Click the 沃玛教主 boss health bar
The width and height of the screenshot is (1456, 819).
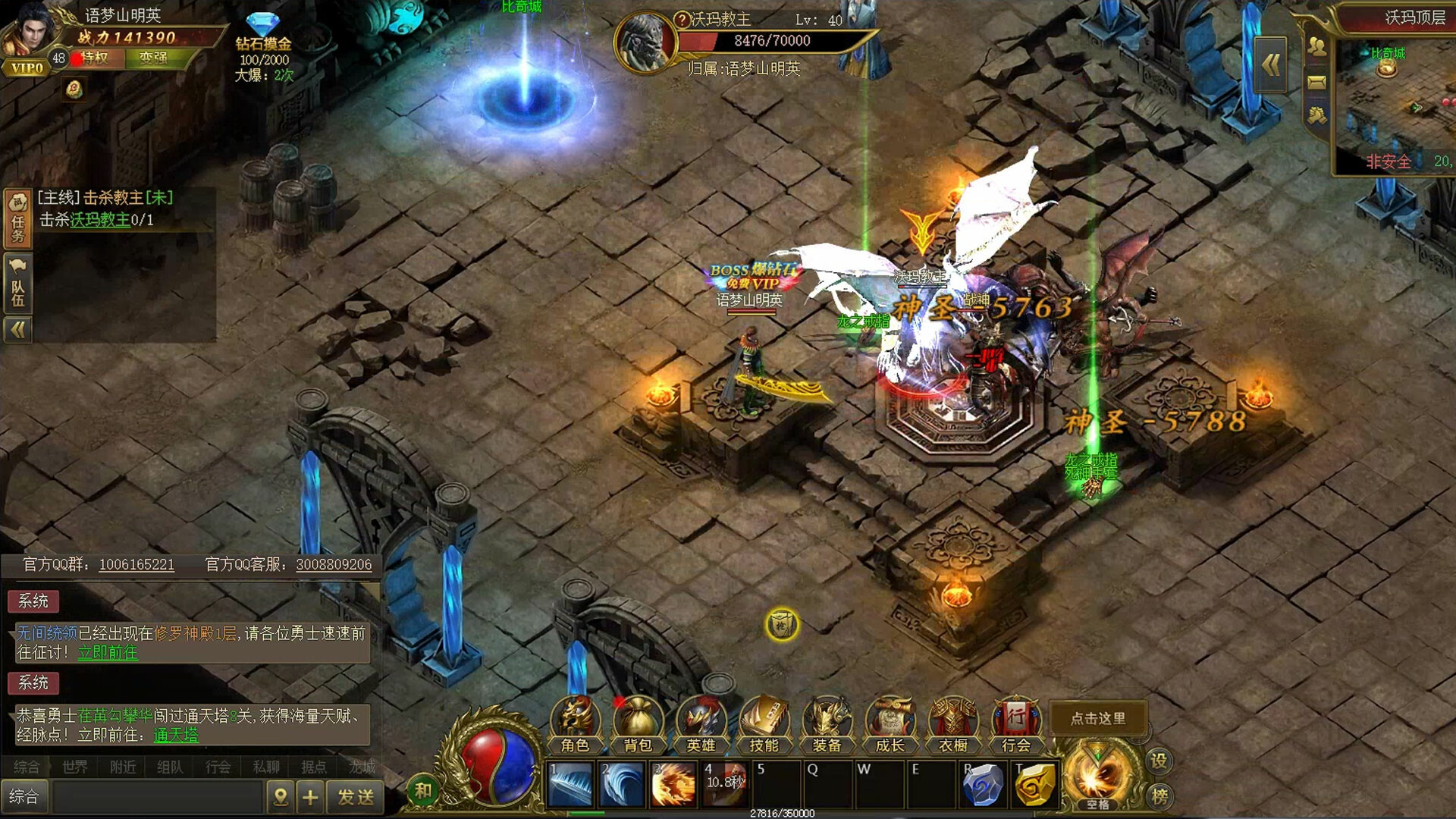(x=770, y=42)
